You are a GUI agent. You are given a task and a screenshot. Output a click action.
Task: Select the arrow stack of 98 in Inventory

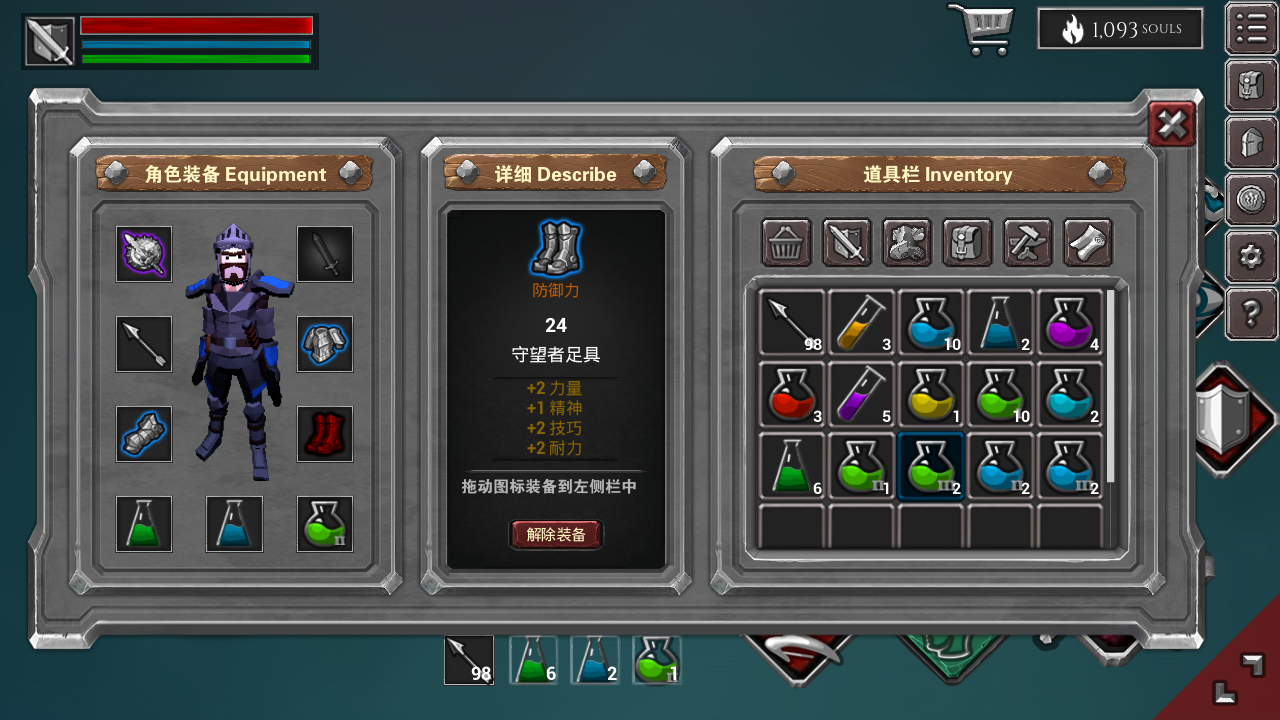pyautogui.click(x=791, y=323)
